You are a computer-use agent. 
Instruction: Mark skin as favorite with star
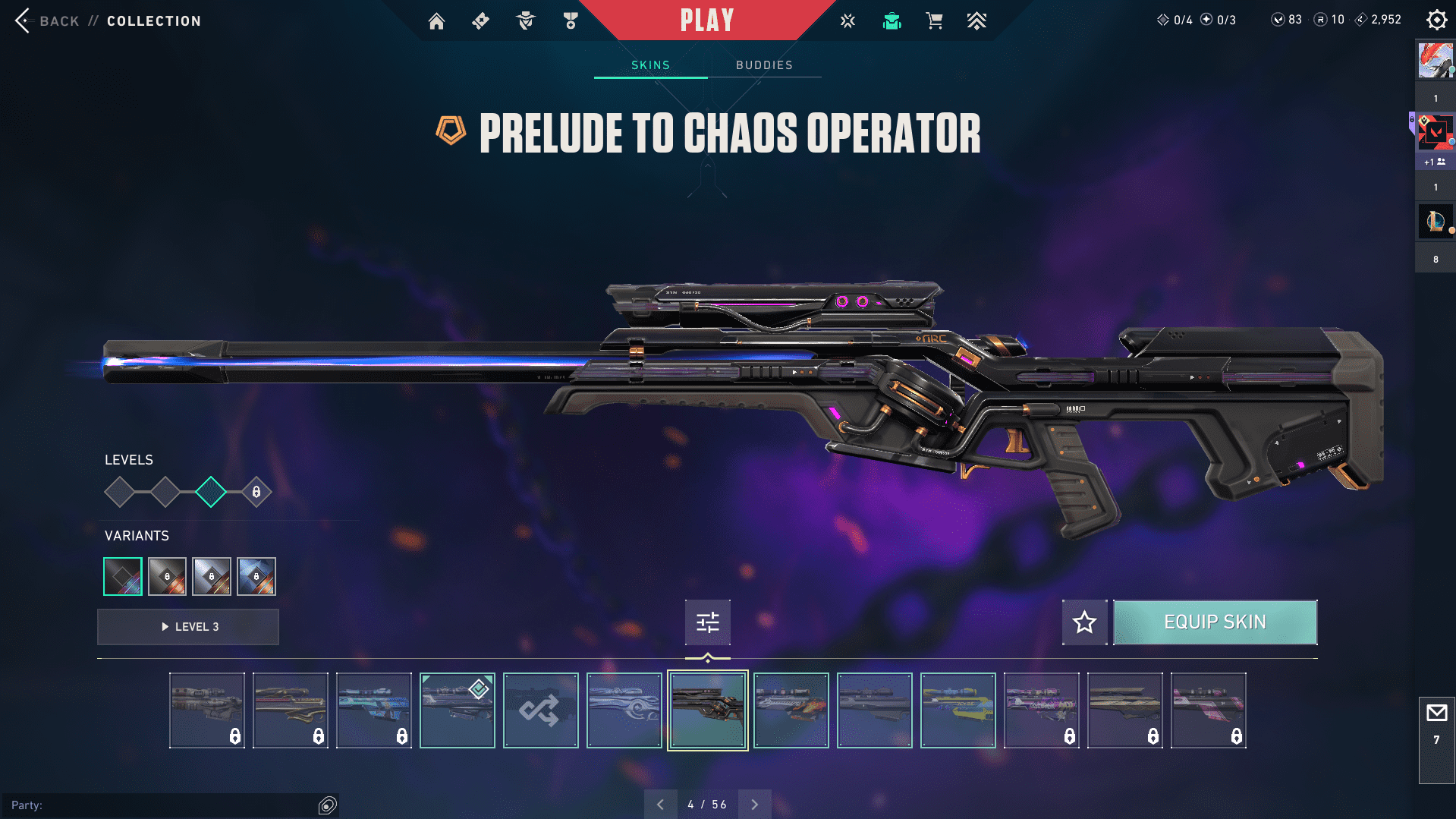click(x=1084, y=622)
